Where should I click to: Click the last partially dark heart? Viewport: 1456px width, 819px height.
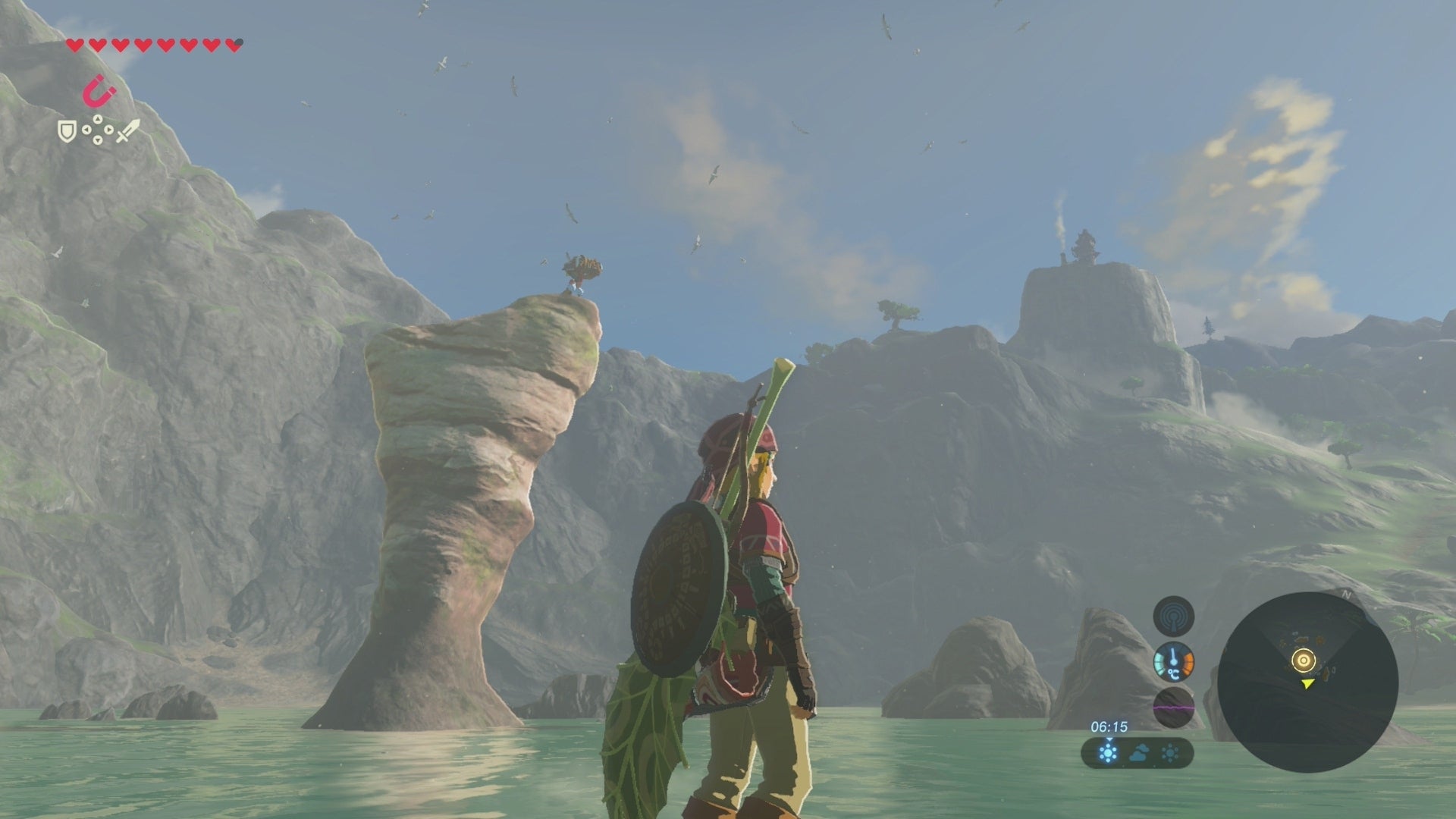[x=234, y=45]
